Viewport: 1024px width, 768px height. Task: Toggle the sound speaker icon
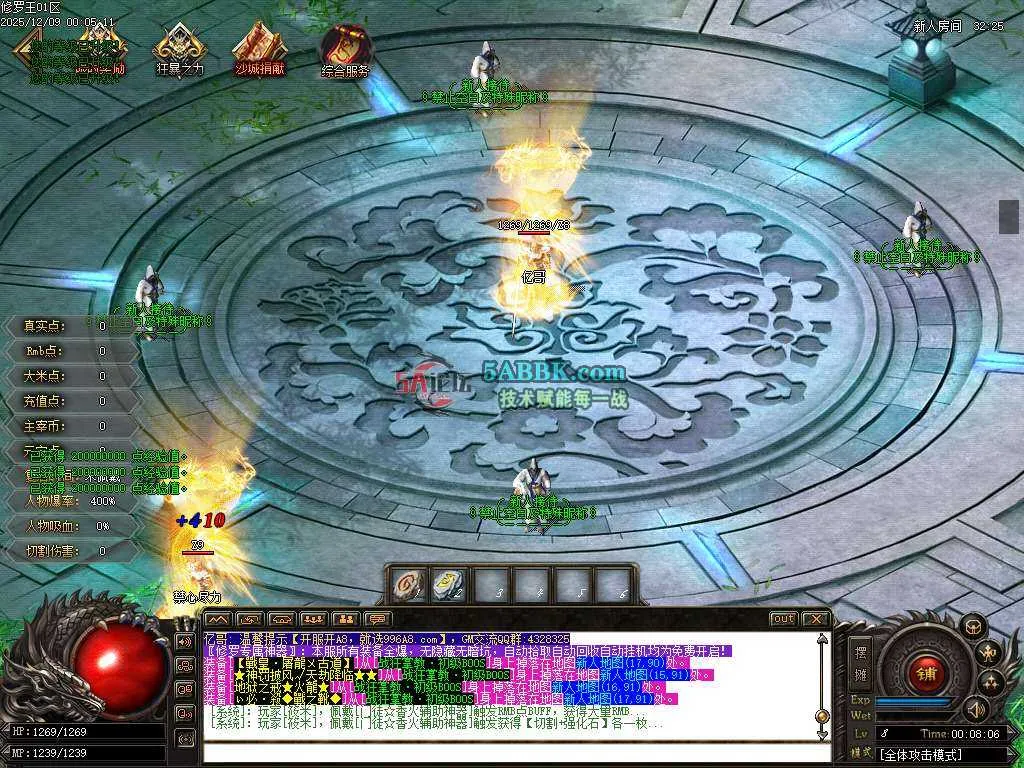tap(977, 709)
